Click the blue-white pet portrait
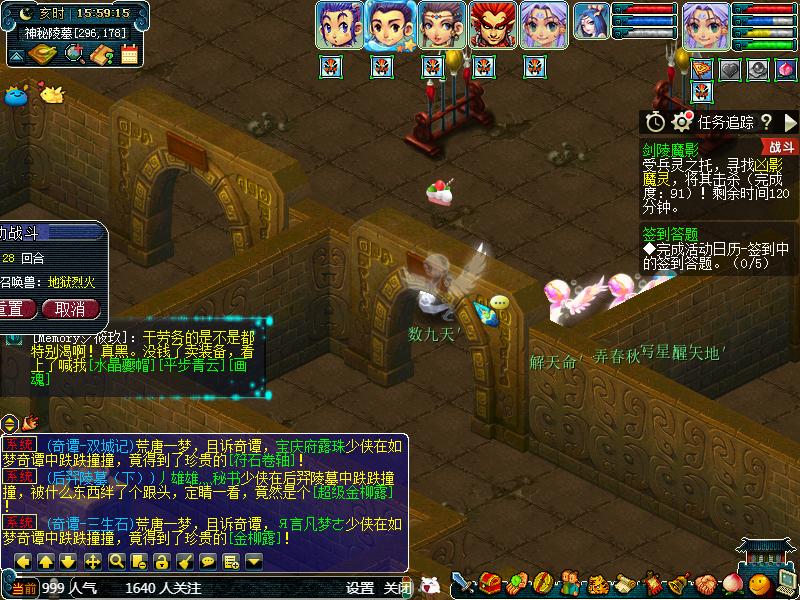The width and height of the screenshot is (800, 600). [x=591, y=22]
